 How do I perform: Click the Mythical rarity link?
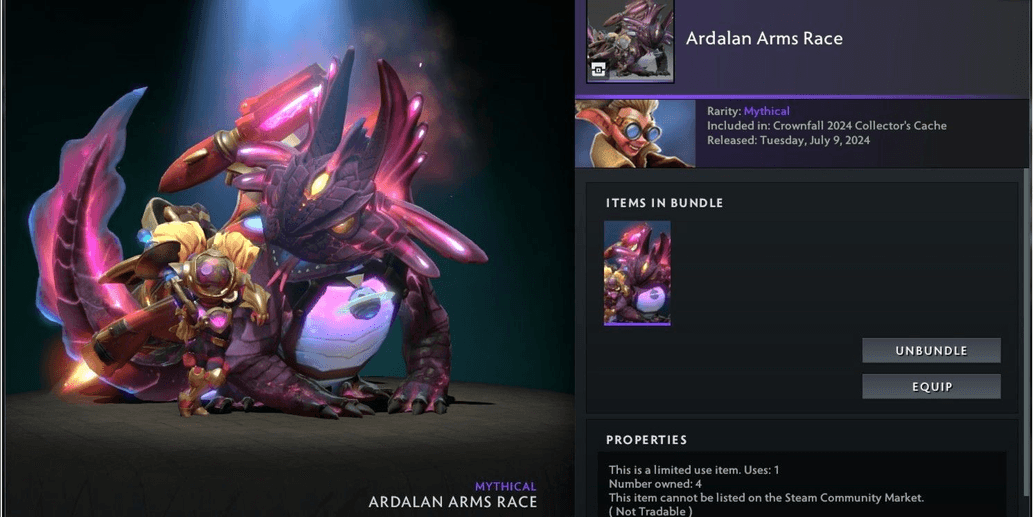coord(766,111)
